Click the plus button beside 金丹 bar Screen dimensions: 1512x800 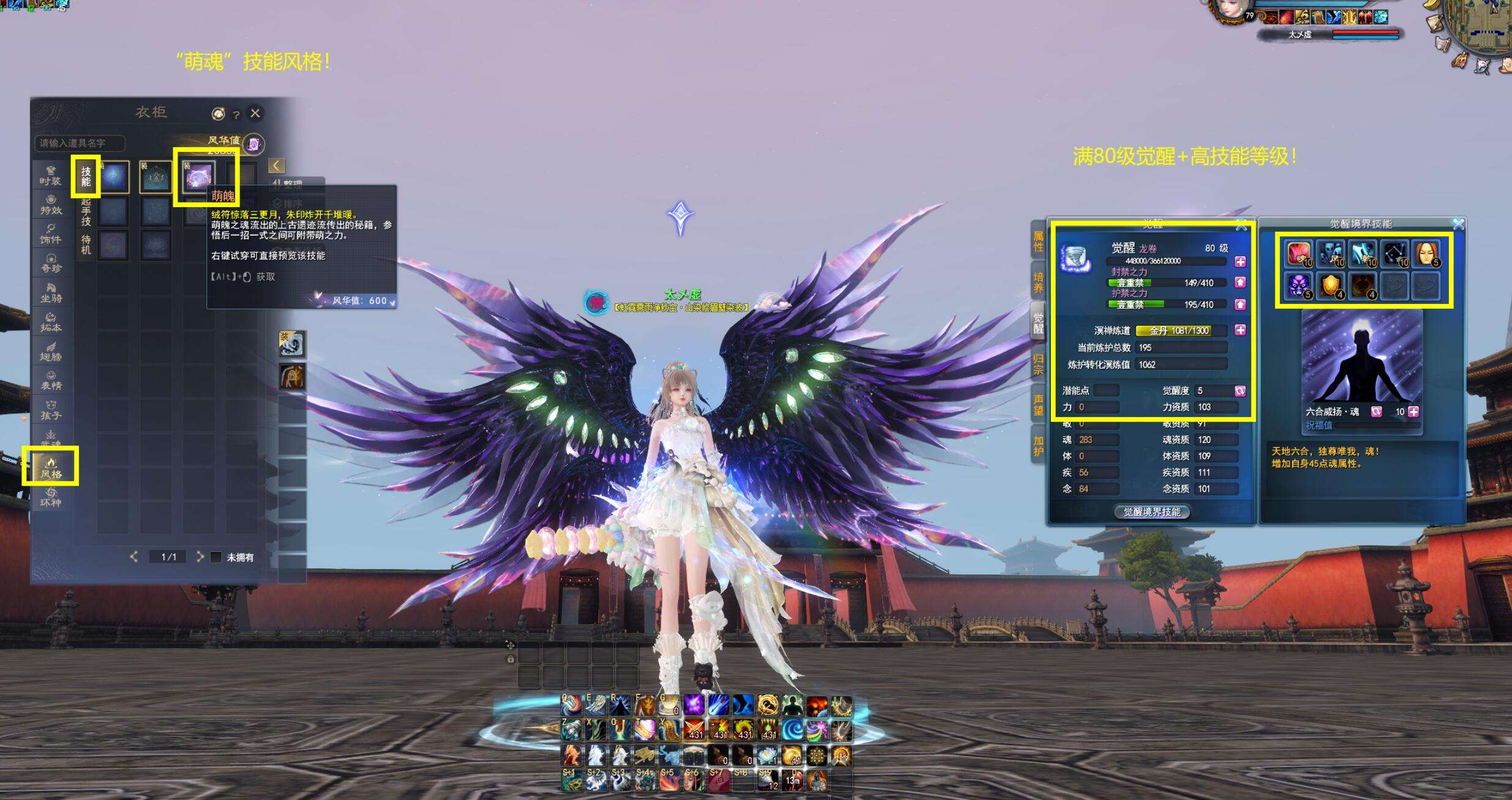tap(1240, 330)
